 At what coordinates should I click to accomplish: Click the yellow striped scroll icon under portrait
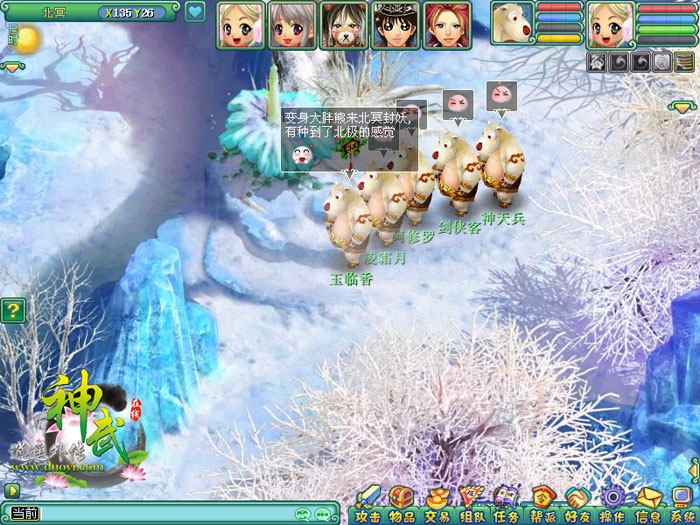(x=683, y=62)
